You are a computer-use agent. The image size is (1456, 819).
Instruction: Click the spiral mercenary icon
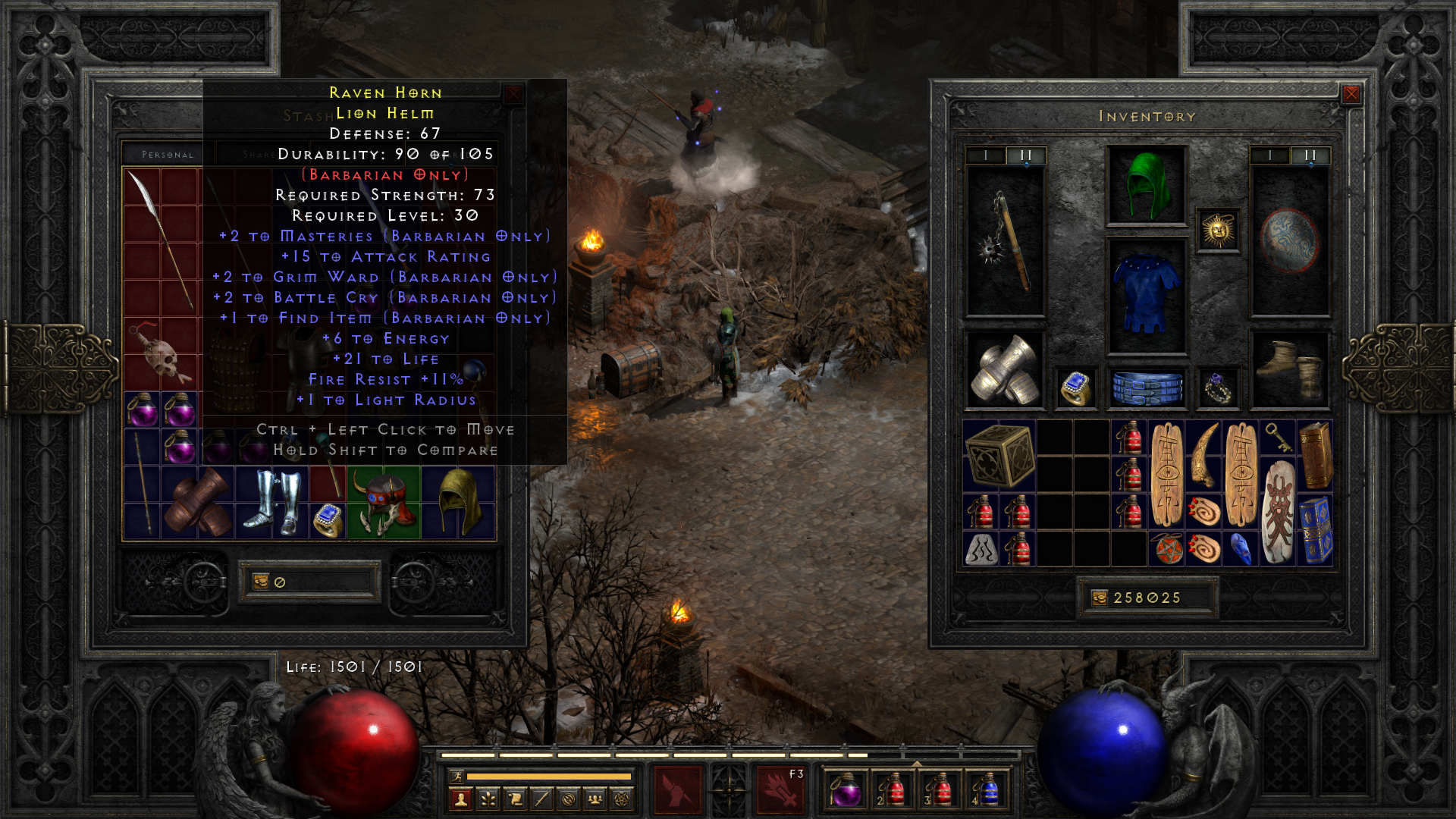[567, 800]
